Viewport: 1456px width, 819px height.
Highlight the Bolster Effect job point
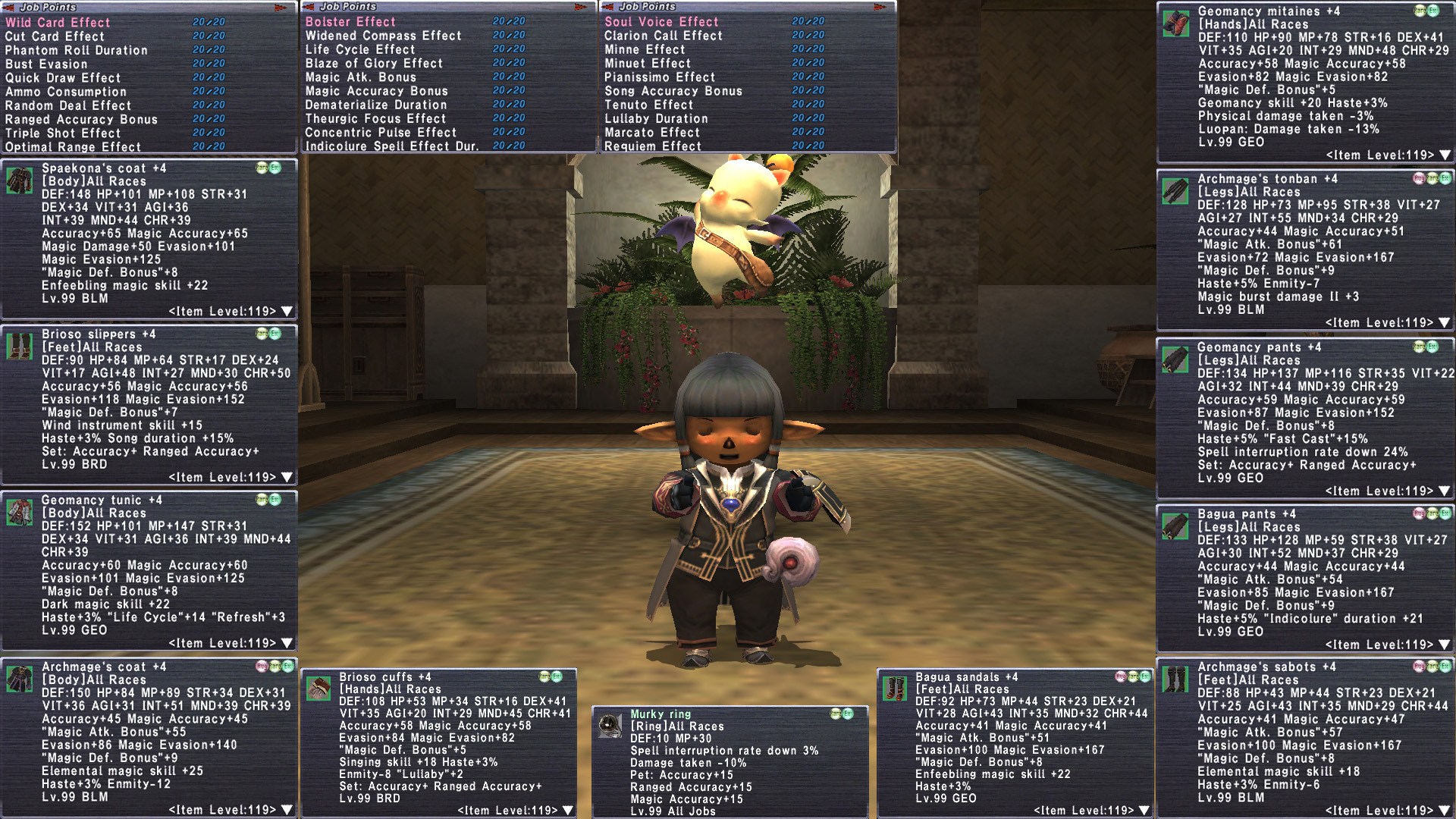tap(350, 22)
